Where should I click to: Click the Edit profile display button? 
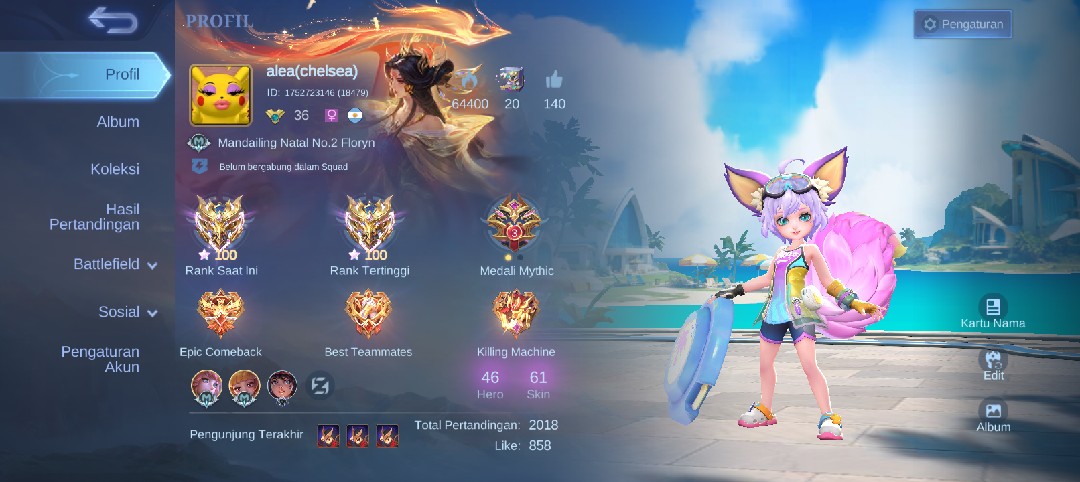click(993, 363)
